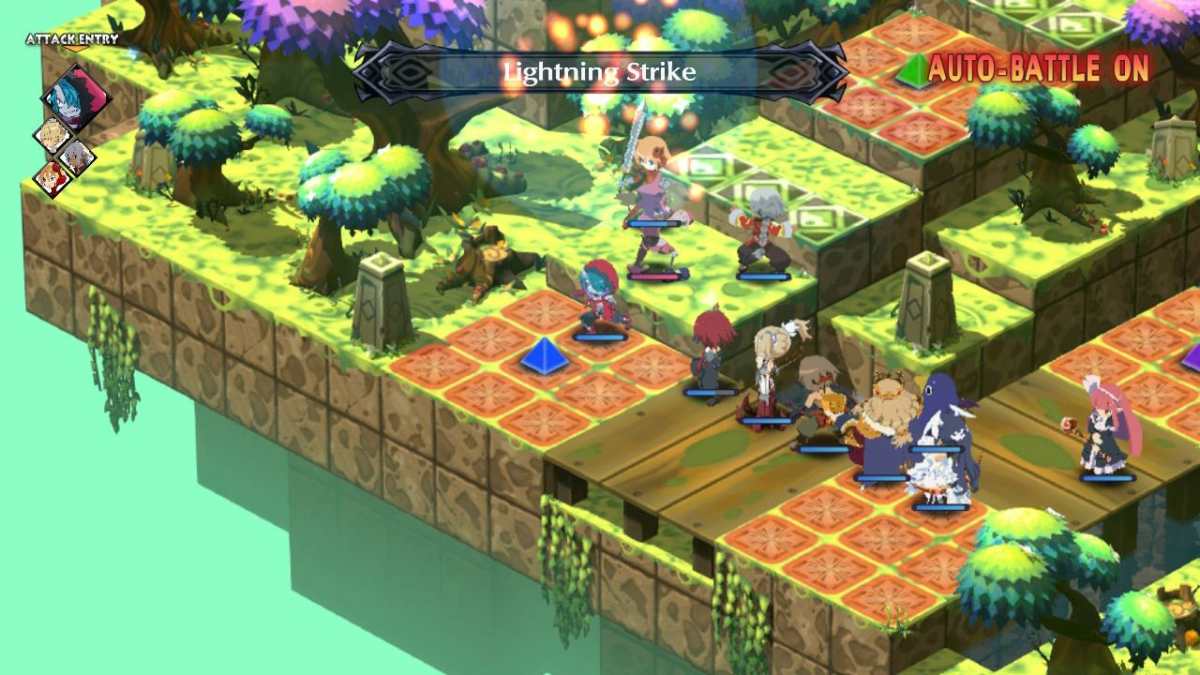Select the blue-haired zombie portrait in Attack Entry
Image resolution: width=1200 pixels, height=675 pixels.
click(x=76, y=96)
